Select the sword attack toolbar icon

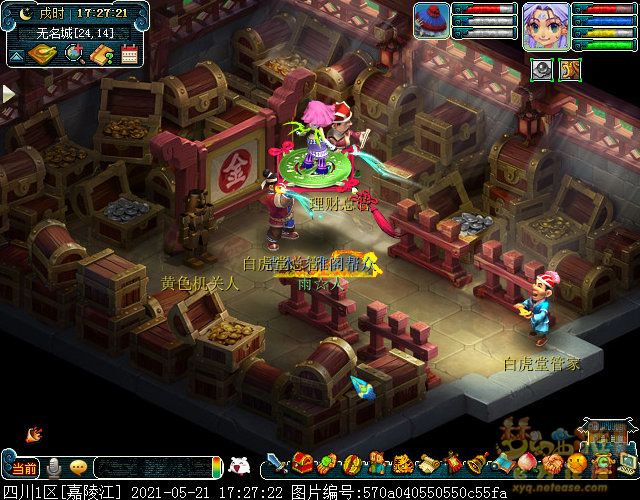coord(277,465)
